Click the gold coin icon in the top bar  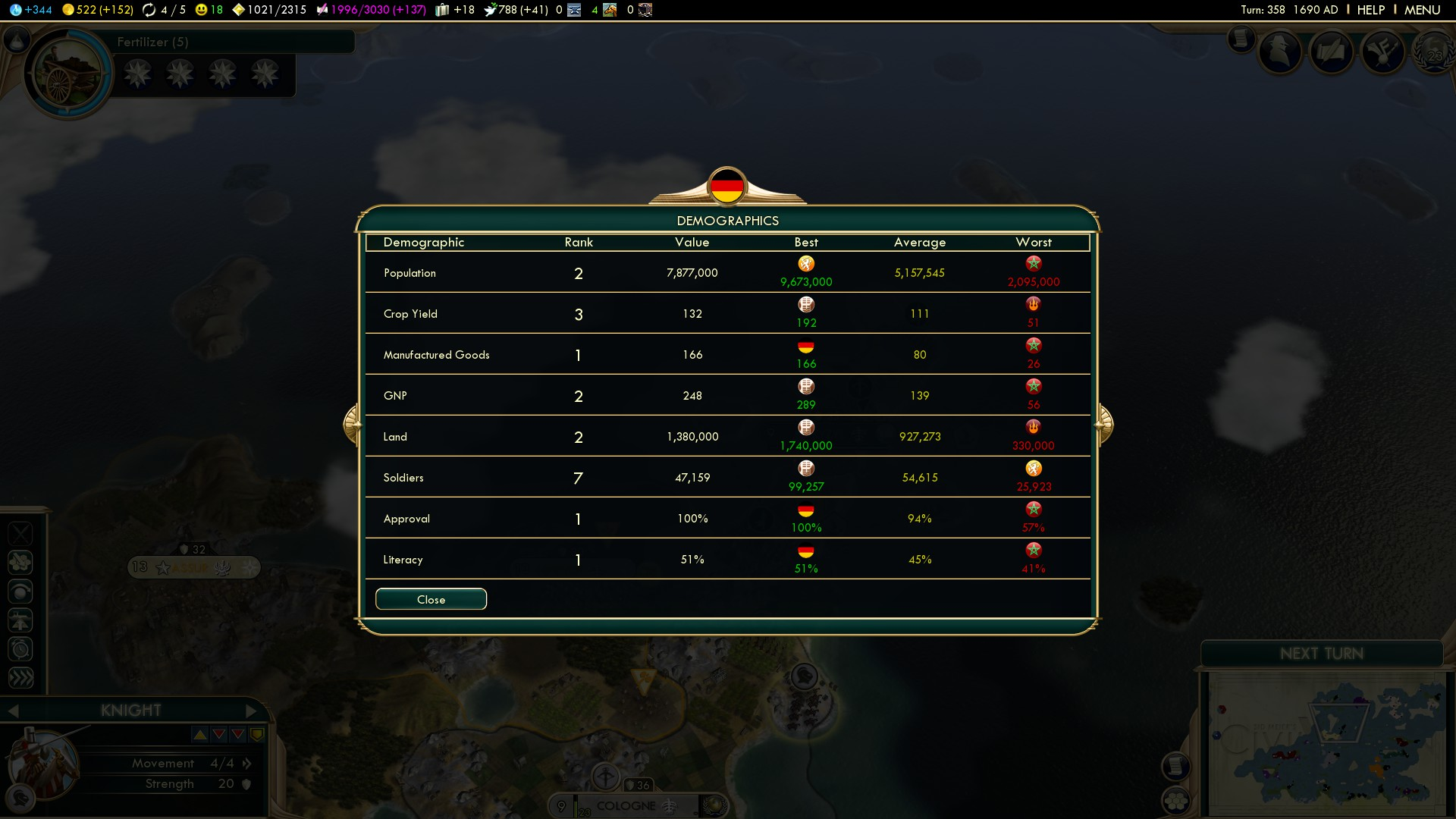point(68,11)
